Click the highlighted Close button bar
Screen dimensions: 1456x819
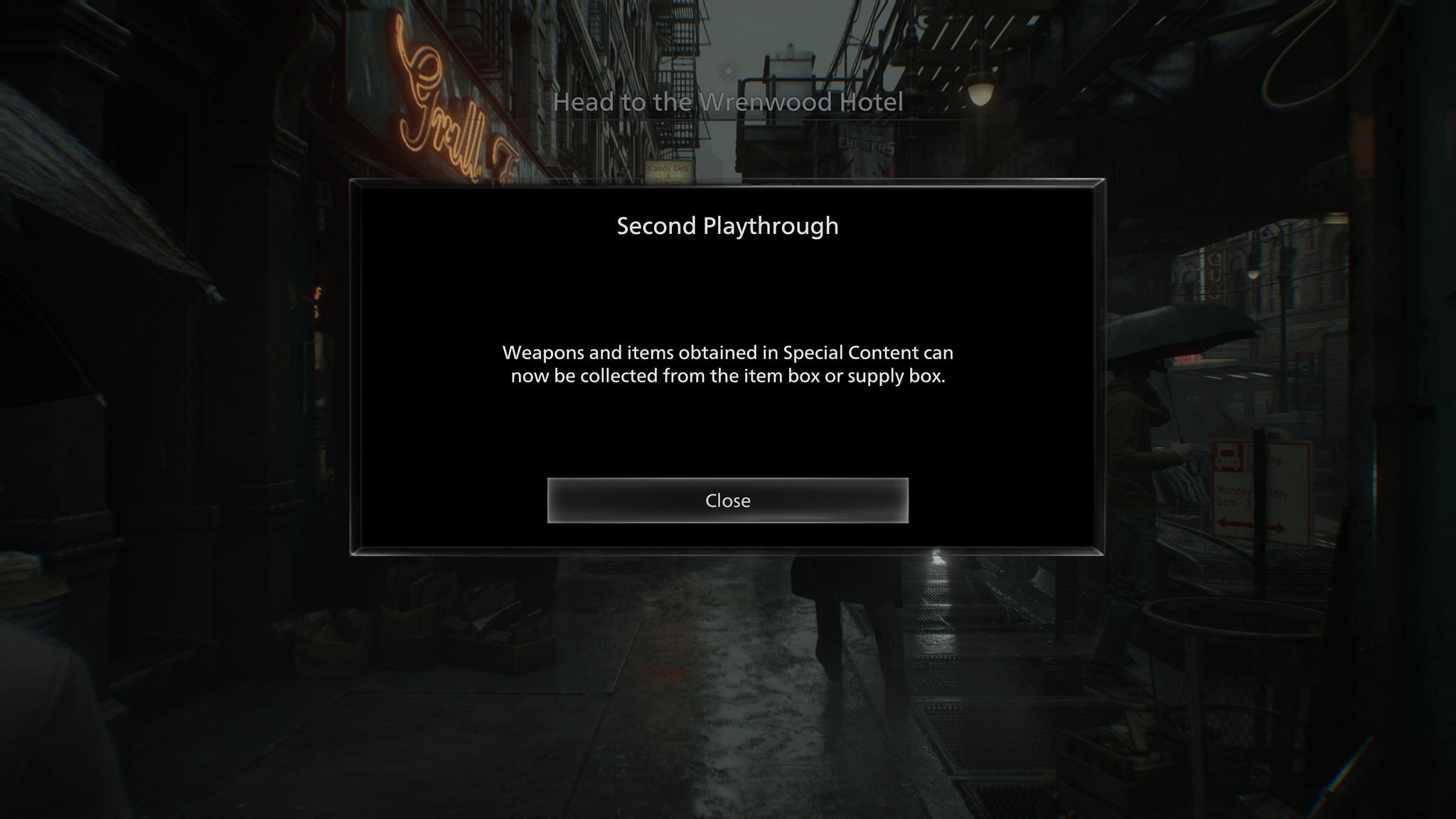tap(727, 500)
